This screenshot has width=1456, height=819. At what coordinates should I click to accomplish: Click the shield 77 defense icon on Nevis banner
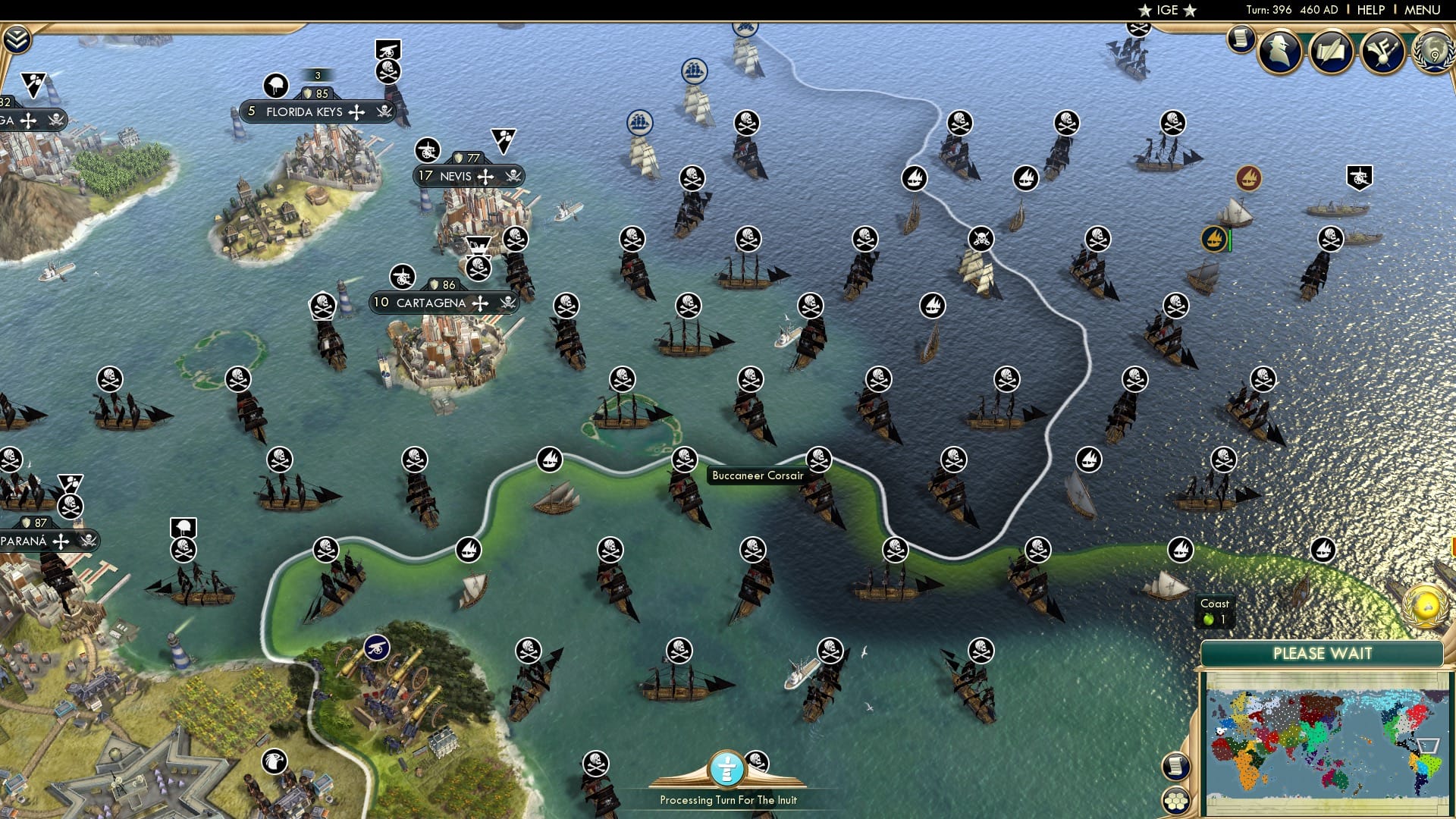pos(459,157)
